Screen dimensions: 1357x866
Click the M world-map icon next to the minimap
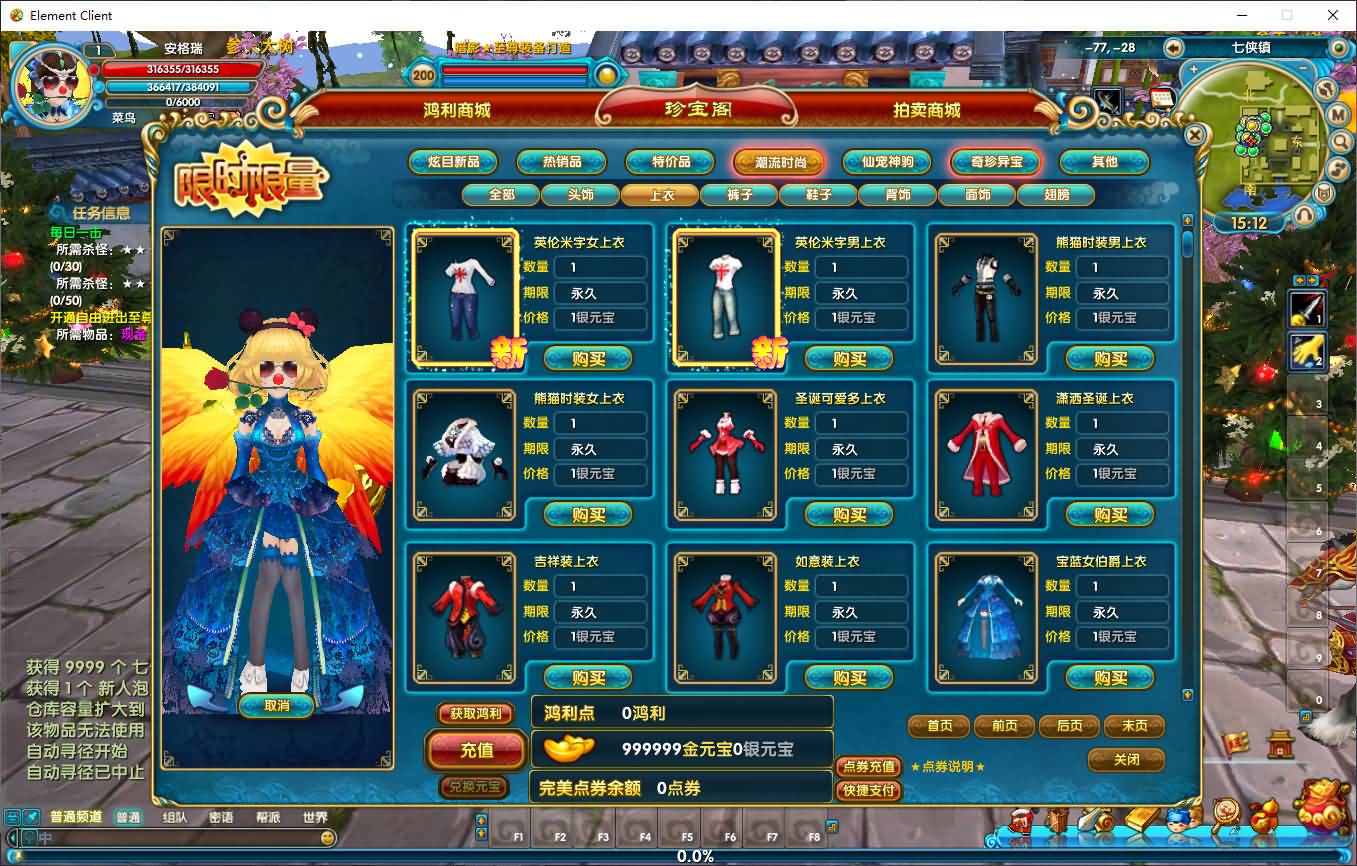(1337, 114)
